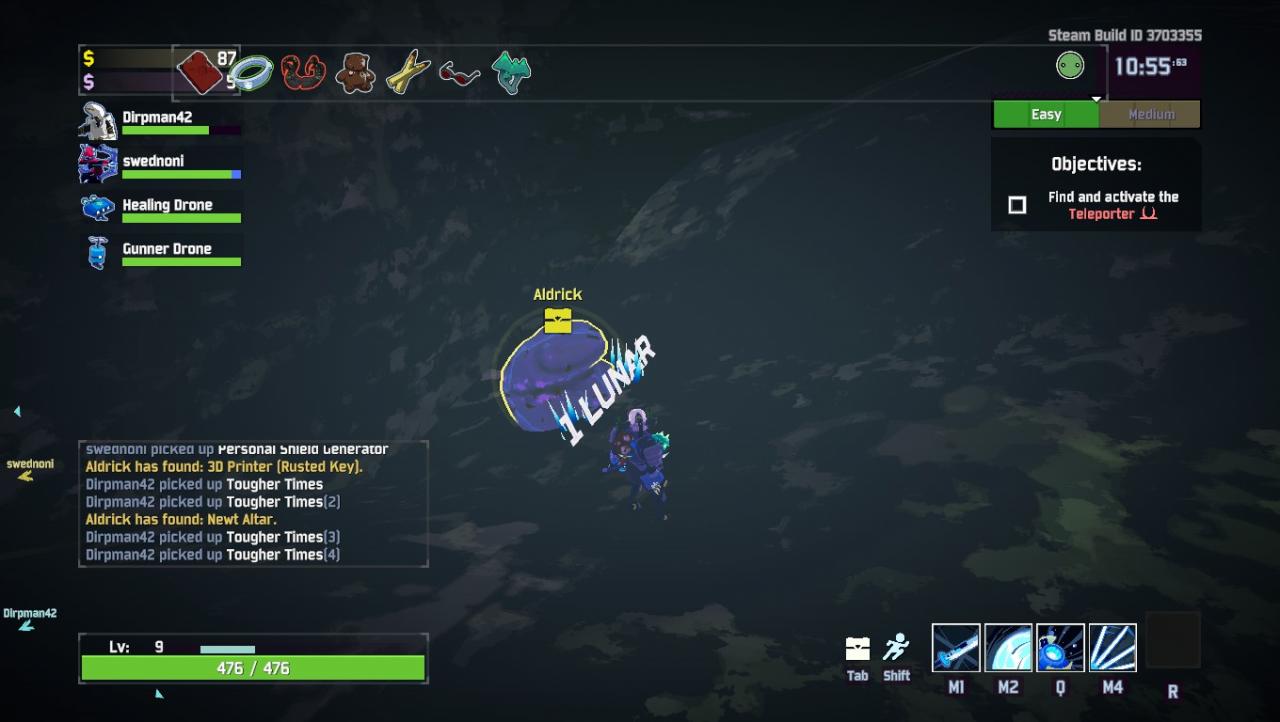Select the yellow forked stick item
Viewport: 1280px width, 722px height.
pos(407,72)
